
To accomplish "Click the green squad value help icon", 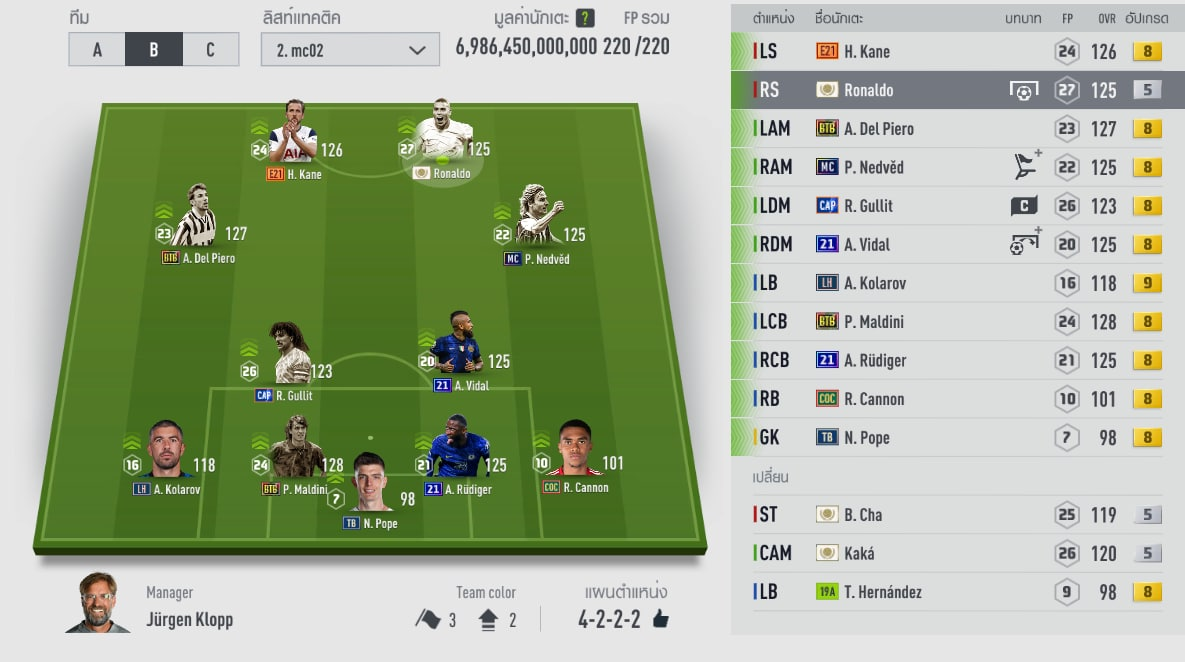I will coord(586,18).
